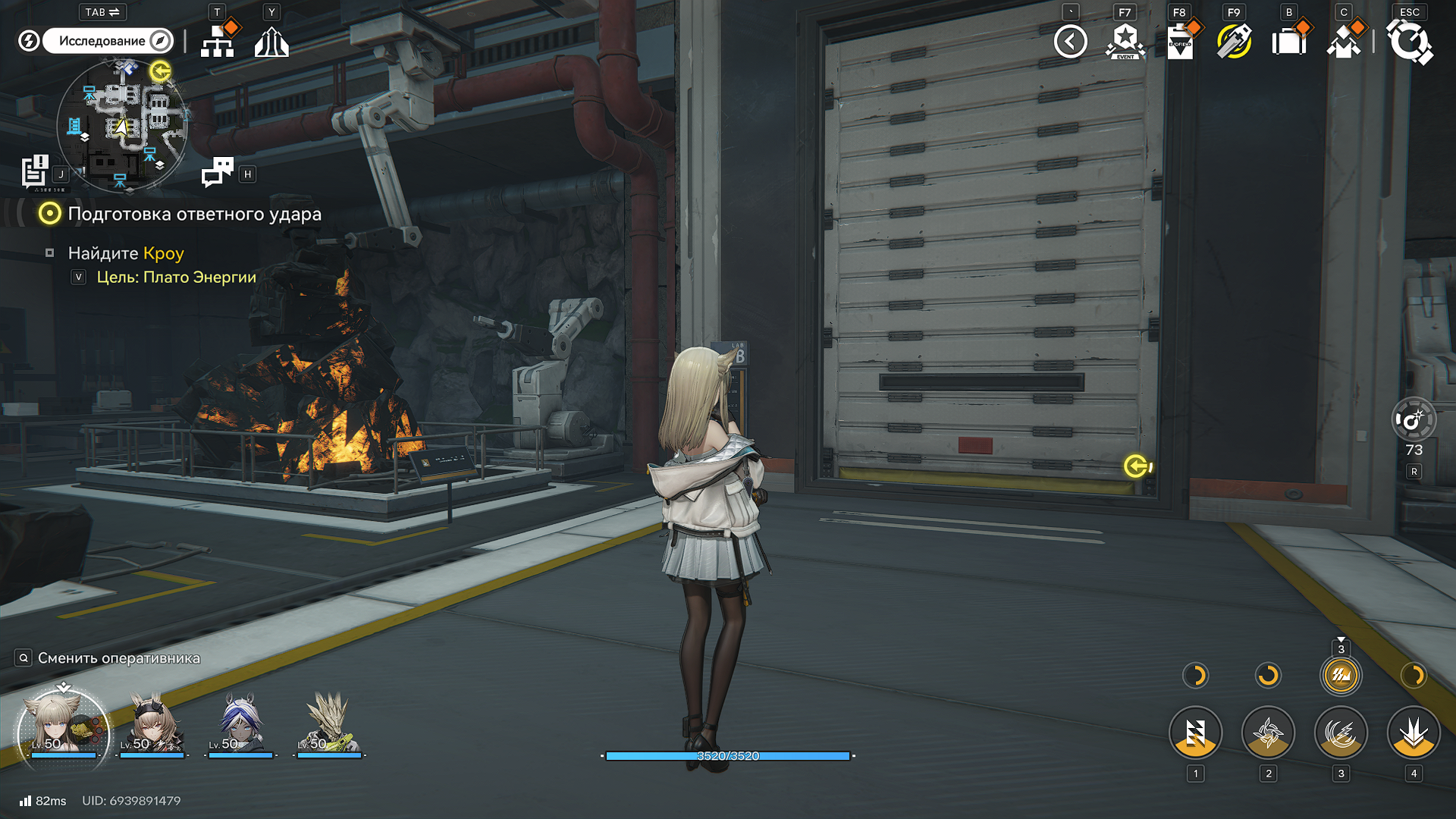Open the triple upward arrows menu
1456x819 pixels.
tap(271, 42)
